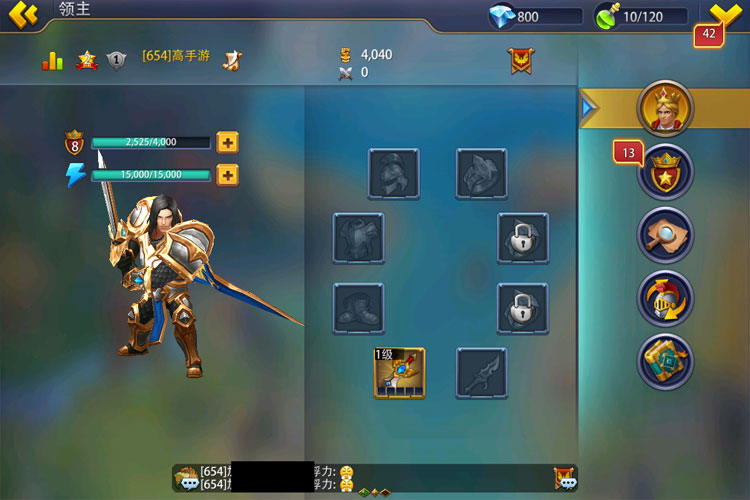The height and width of the screenshot is (500, 750).
Task: Select the empty boots equipment slot
Action: (x=358, y=308)
